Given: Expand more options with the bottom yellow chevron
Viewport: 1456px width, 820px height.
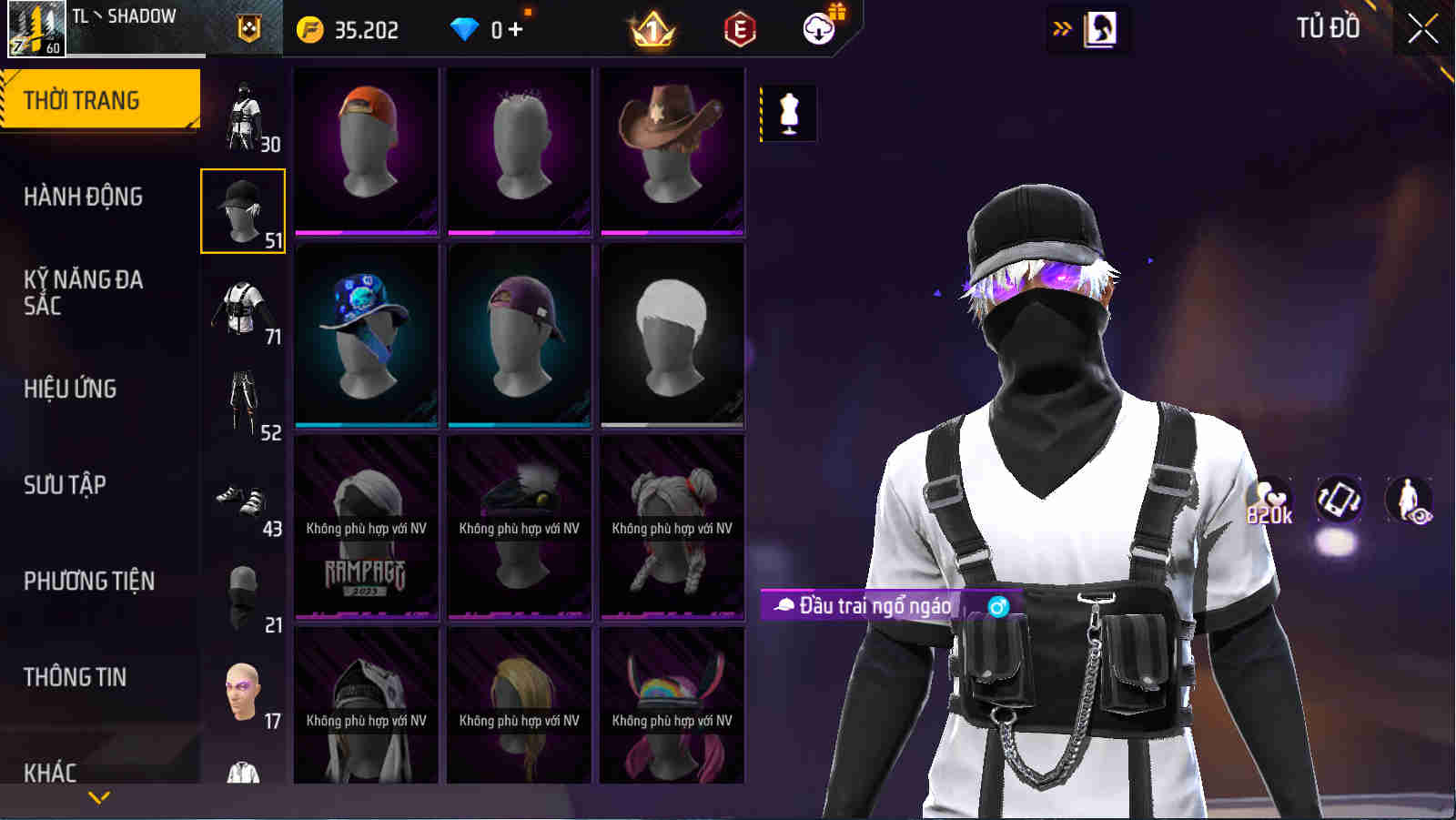Looking at the screenshot, I should [100, 795].
